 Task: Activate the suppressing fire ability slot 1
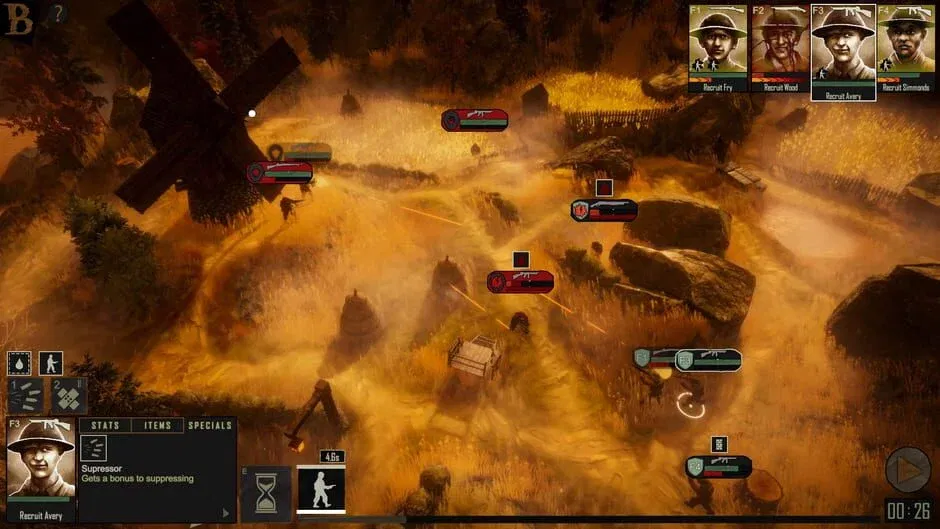click(25, 395)
